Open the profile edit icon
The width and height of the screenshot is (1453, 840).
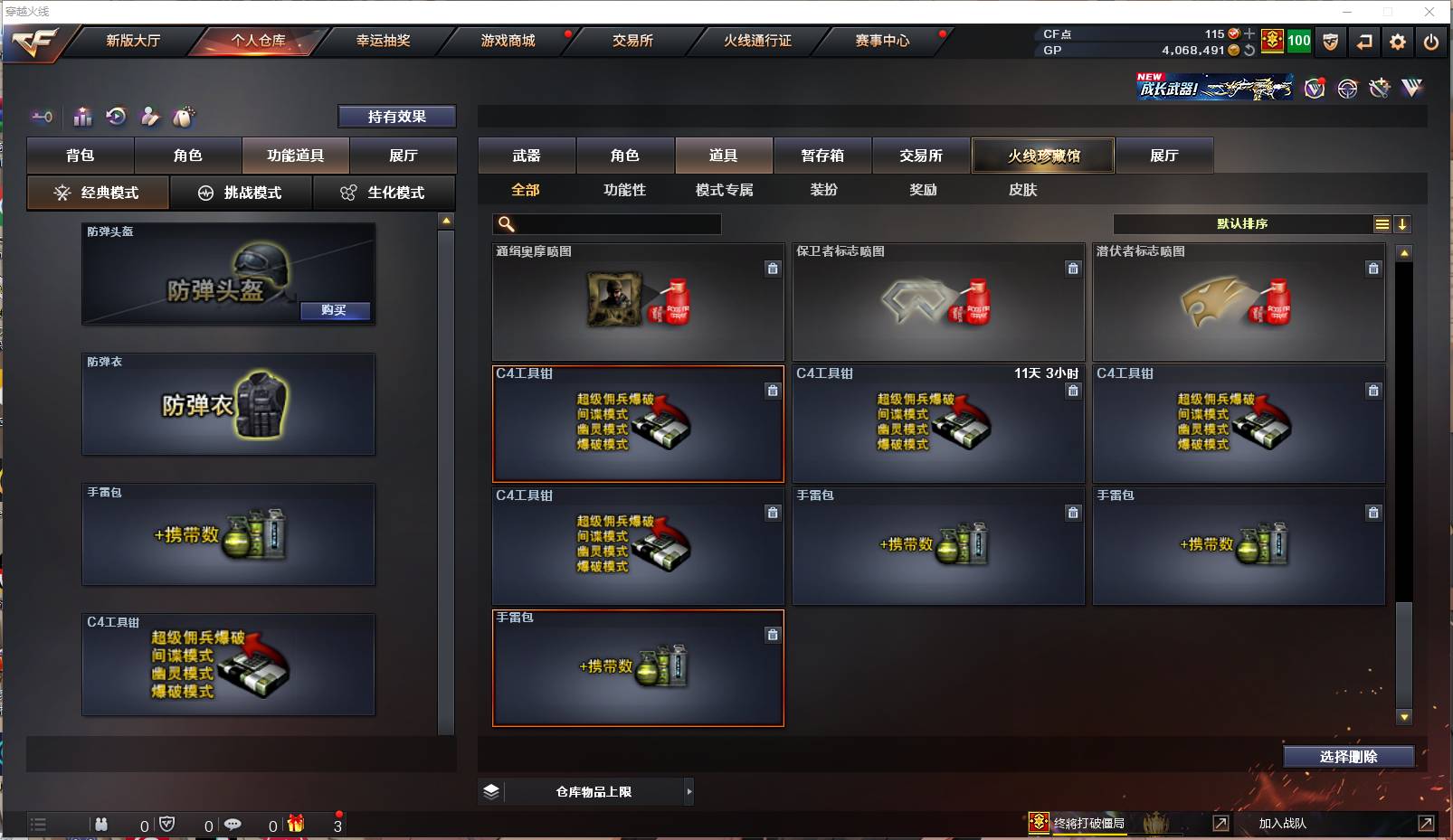tap(149, 117)
